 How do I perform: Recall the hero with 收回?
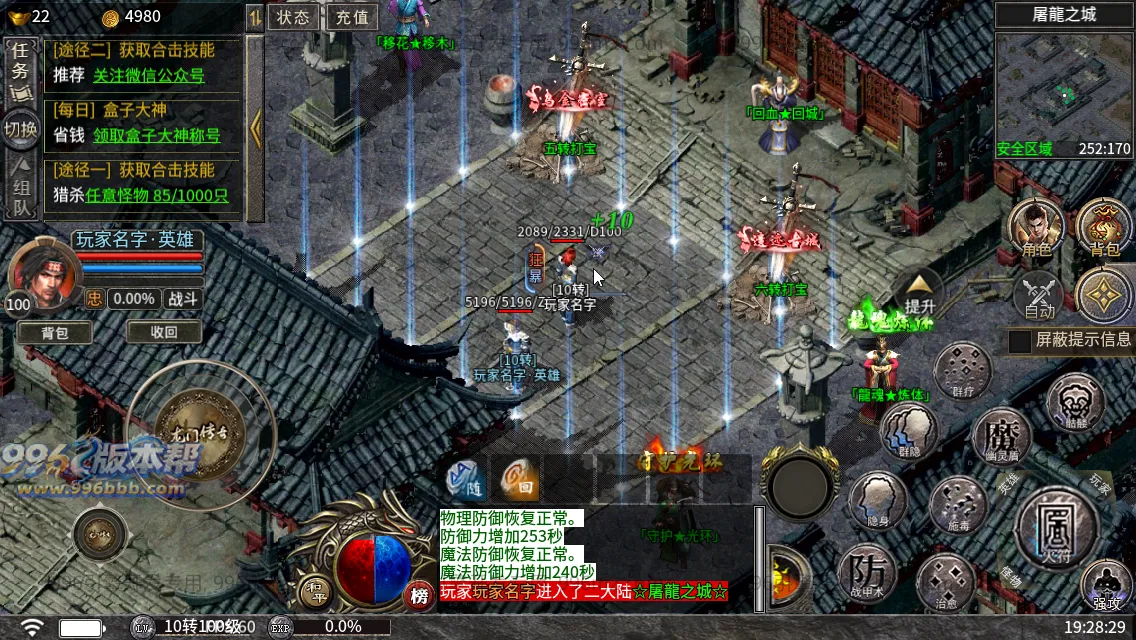(x=164, y=332)
